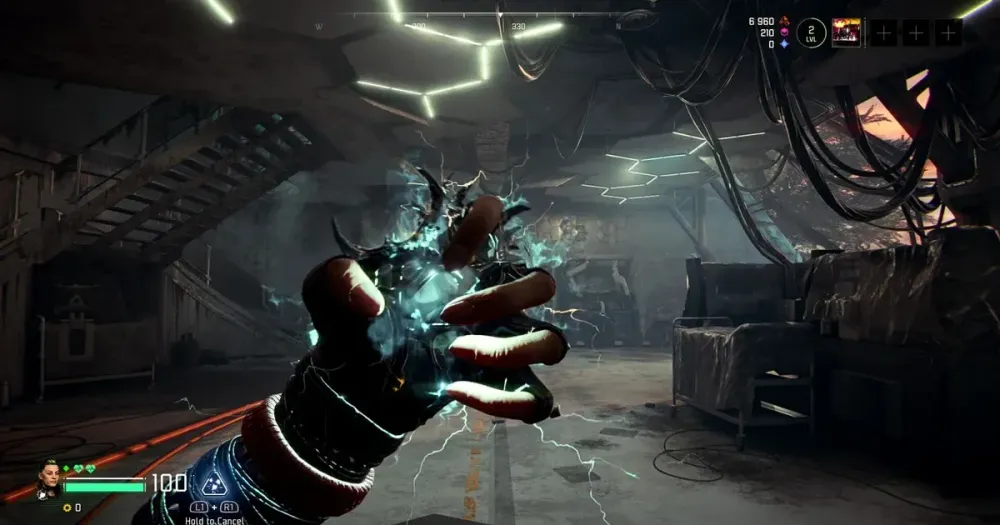Select the fiery equipped perk icon
The width and height of the screenshot is (1000, 525).
click(846, 32)
